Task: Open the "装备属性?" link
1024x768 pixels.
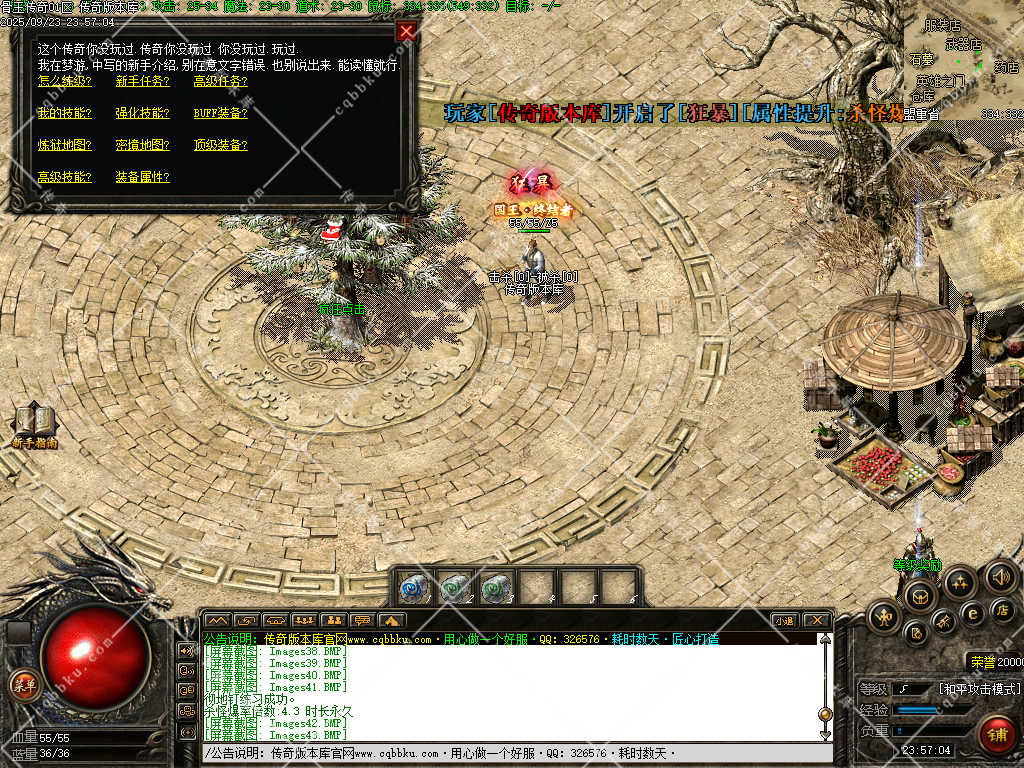Action: point(142,177)
